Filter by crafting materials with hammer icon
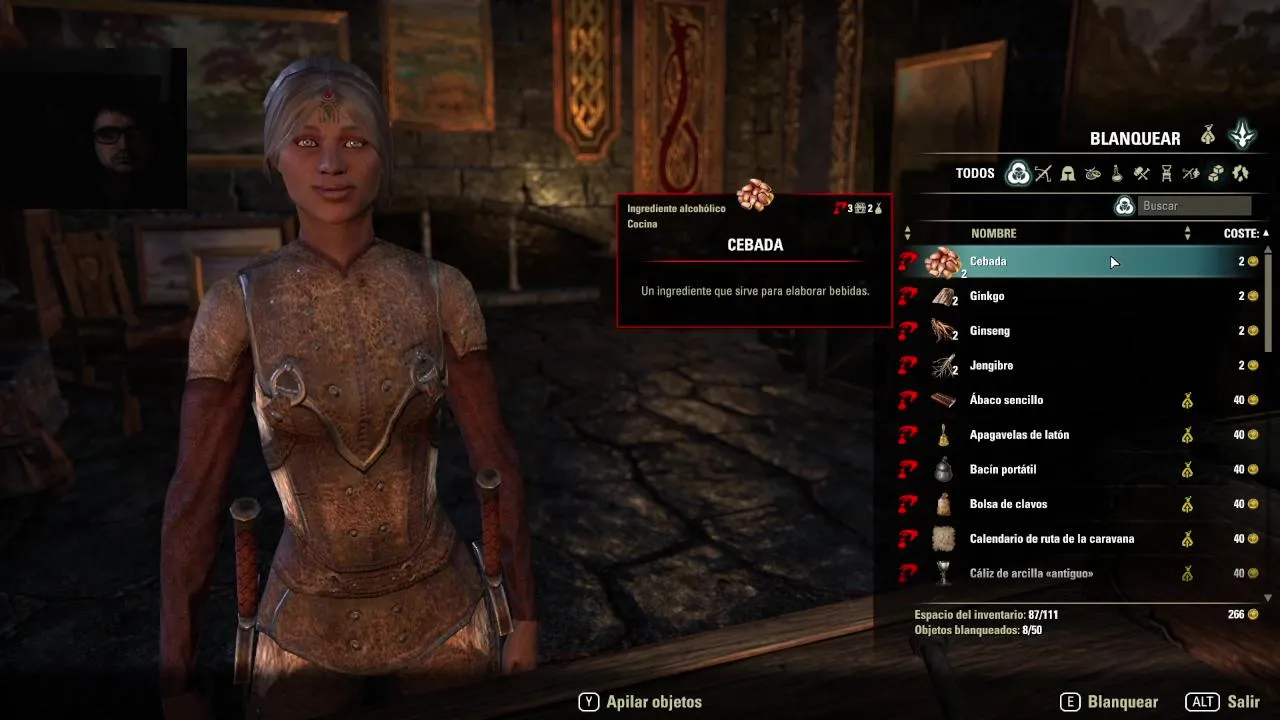This screenshot has height=720, width=1280. pyautogui.click(x=1141, y=174)
